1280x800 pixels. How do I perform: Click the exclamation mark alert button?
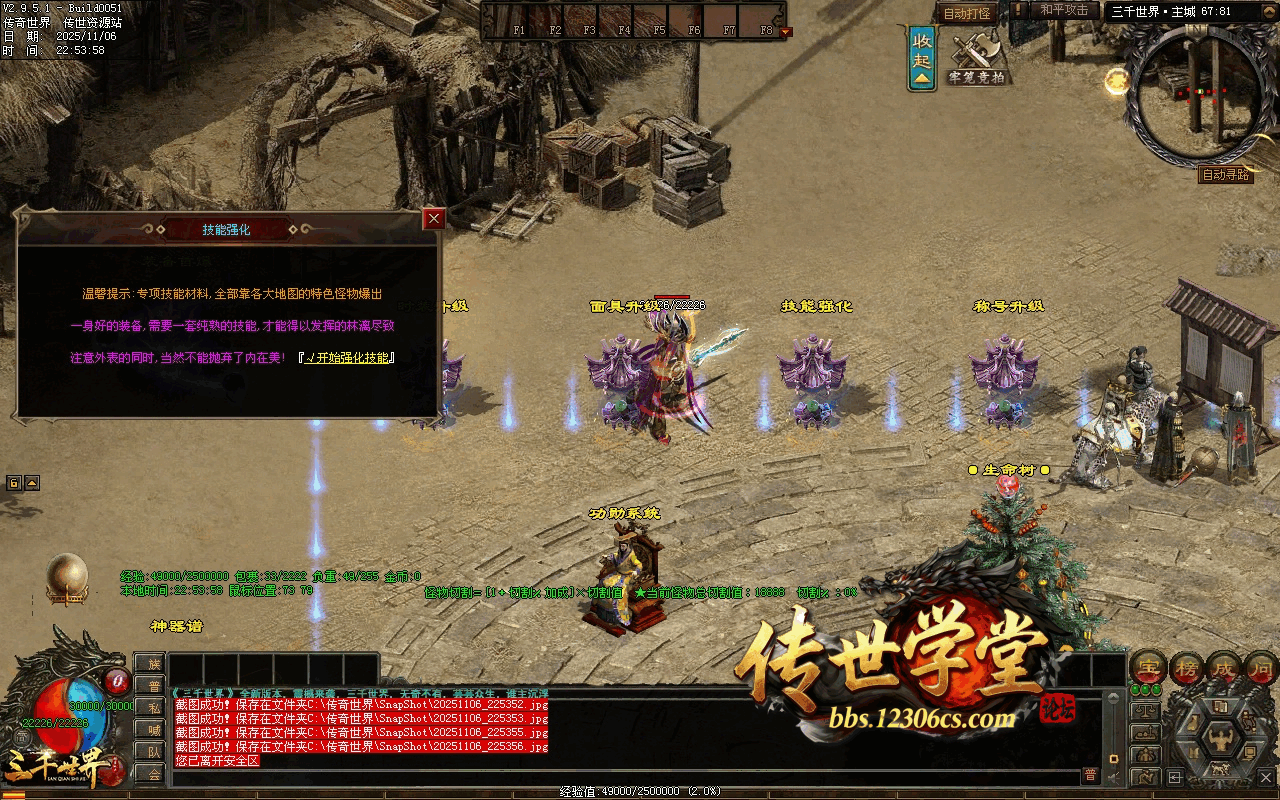(x=1019, y=11)
